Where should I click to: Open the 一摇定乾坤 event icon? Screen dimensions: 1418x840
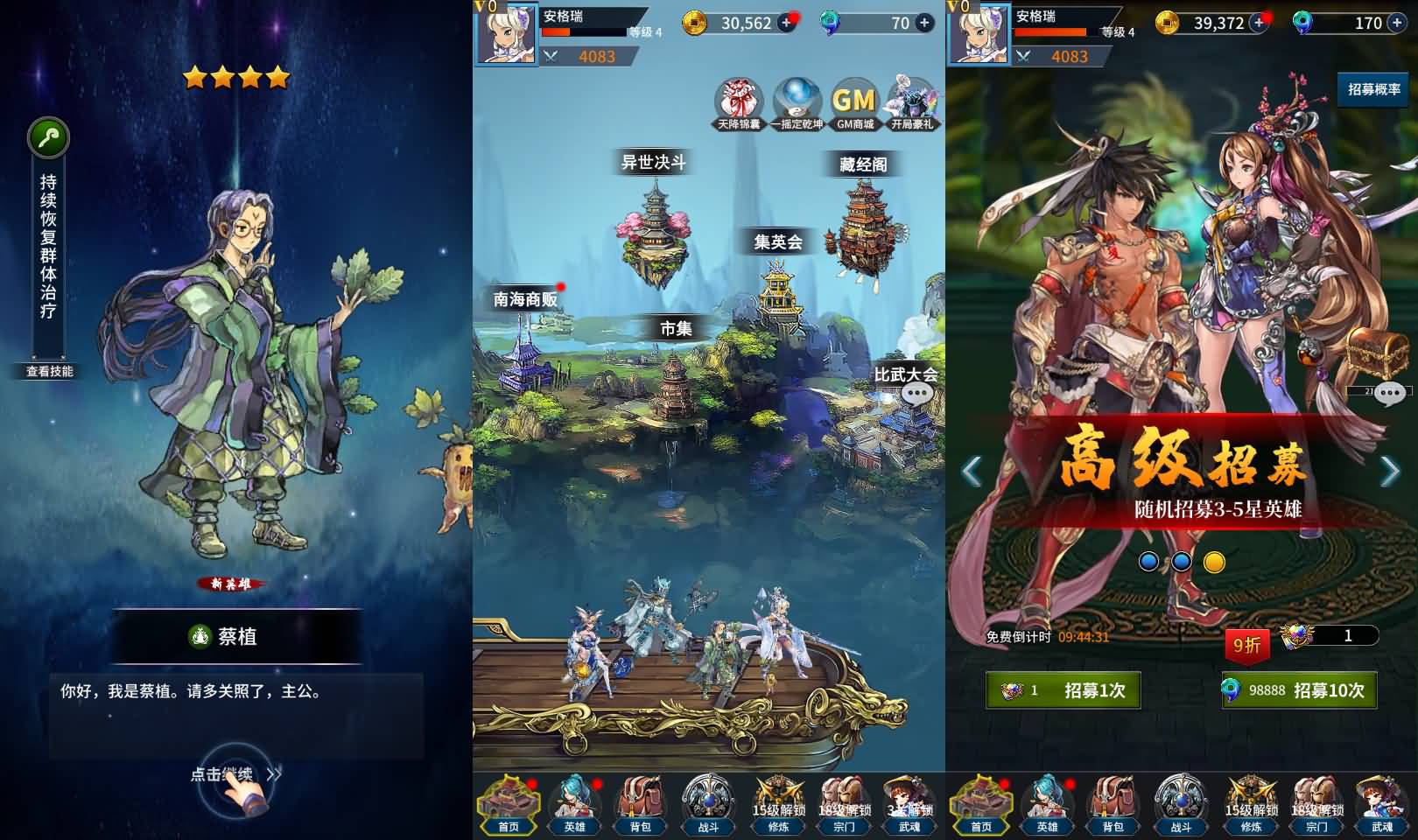click(x=797, y=104)
